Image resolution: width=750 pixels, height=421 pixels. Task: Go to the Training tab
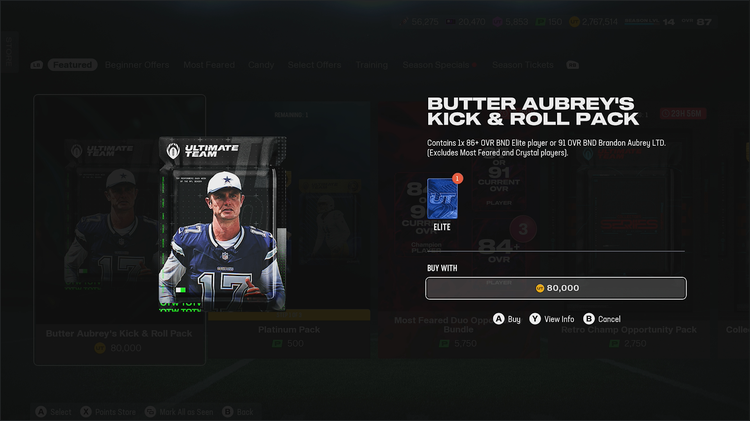click(x=372, y=65)
